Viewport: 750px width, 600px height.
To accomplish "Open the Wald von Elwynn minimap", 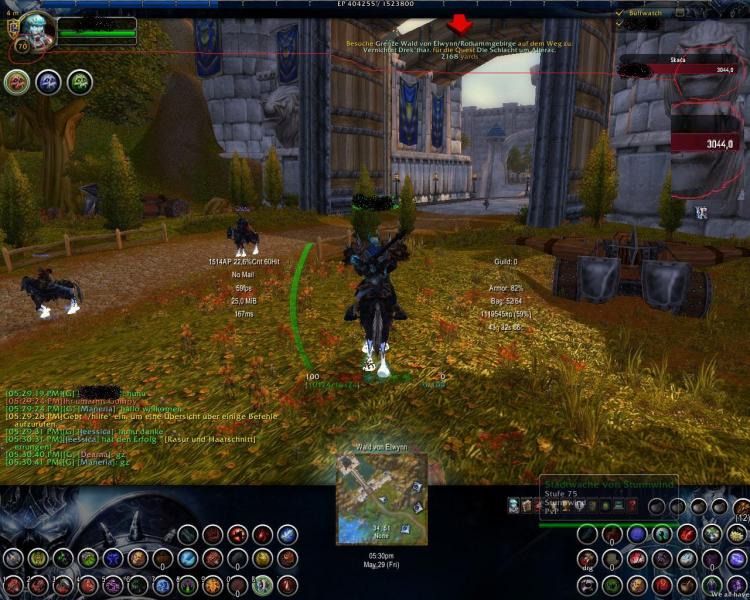I will pyautogui.click(x=382, y=497).
